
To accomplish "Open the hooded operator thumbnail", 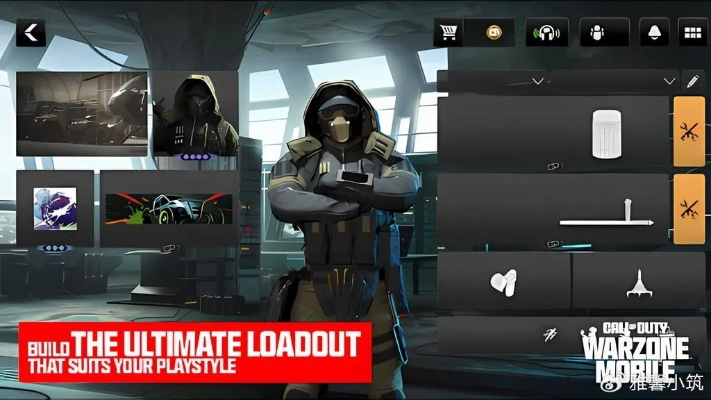I will 195,113.
